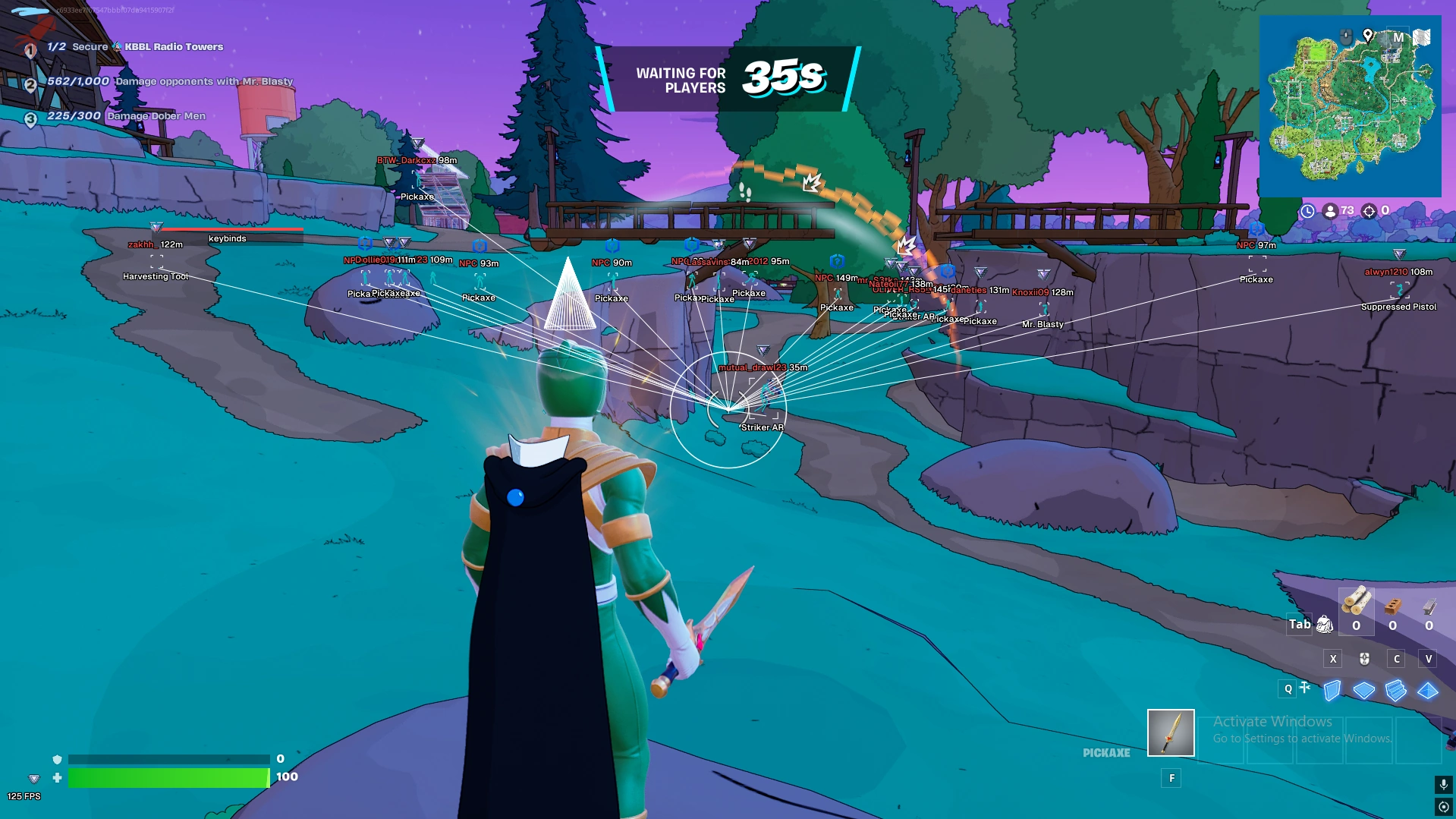Choose the pyramid roof building piece

tap(1427, 690)
